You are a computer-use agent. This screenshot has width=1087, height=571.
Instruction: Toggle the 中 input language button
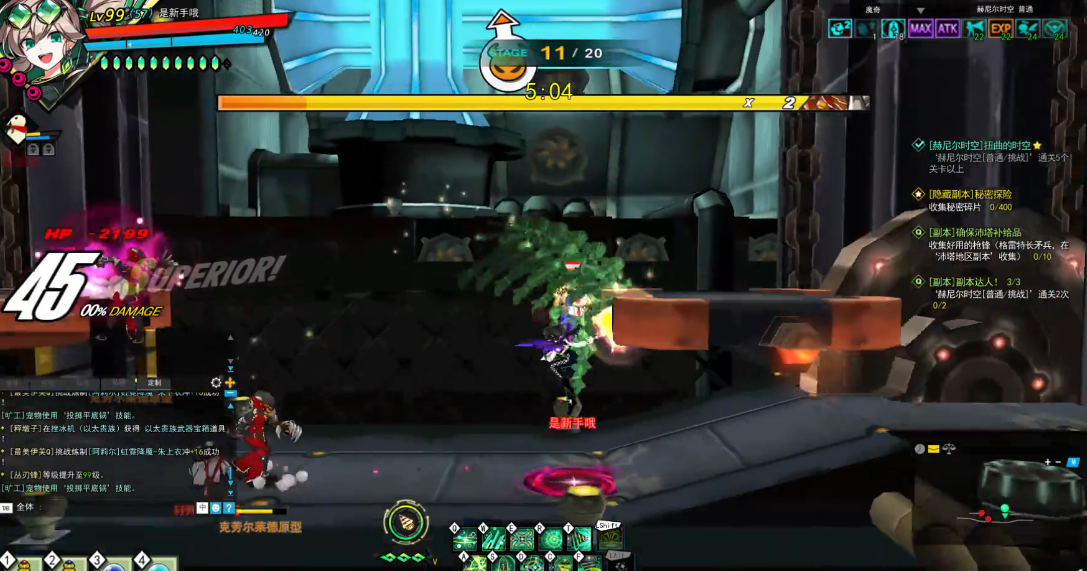[x=203, y=508]
